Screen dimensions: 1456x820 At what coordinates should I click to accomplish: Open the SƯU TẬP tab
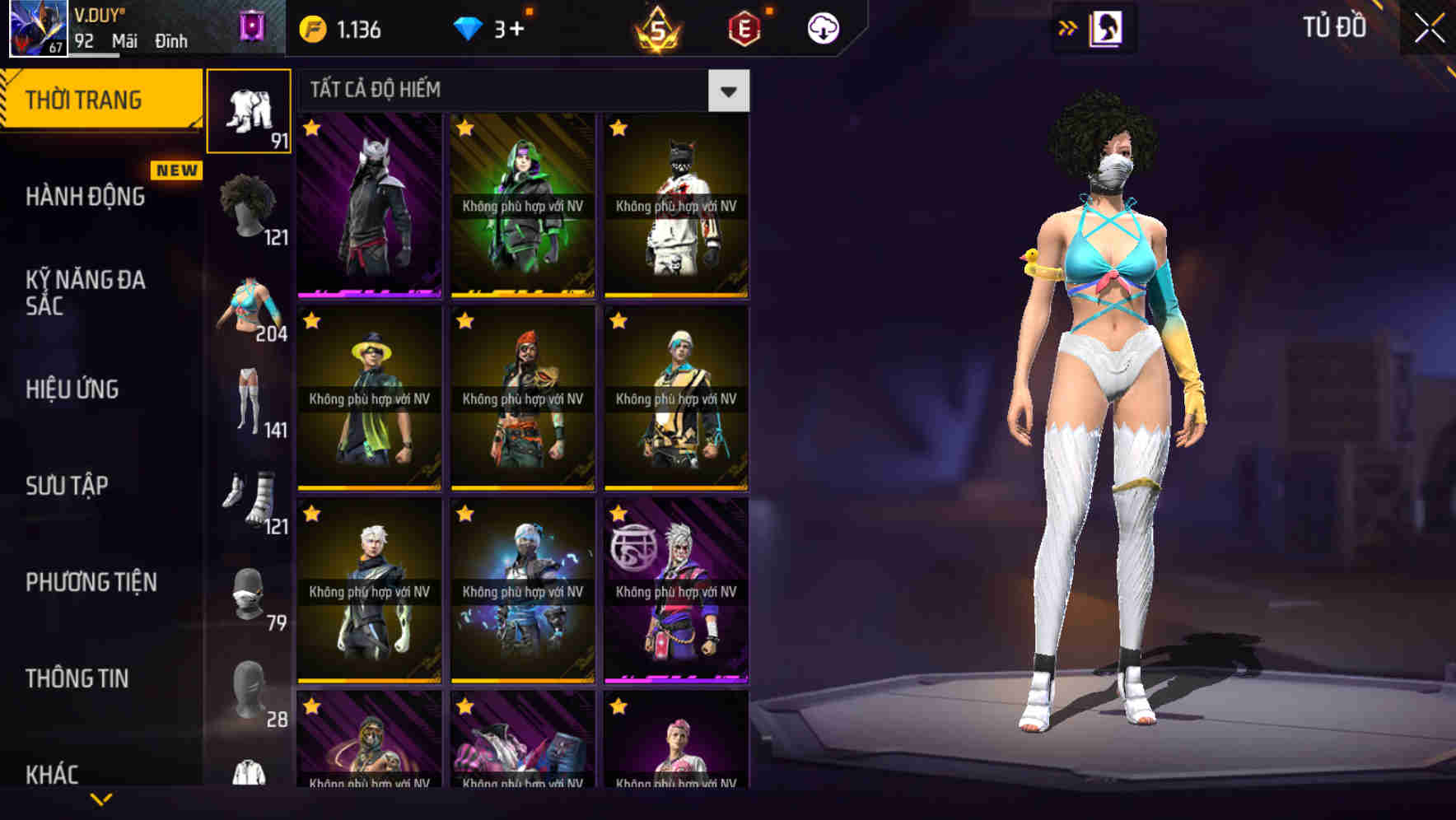pyautogui.click(x=66, y=486)
